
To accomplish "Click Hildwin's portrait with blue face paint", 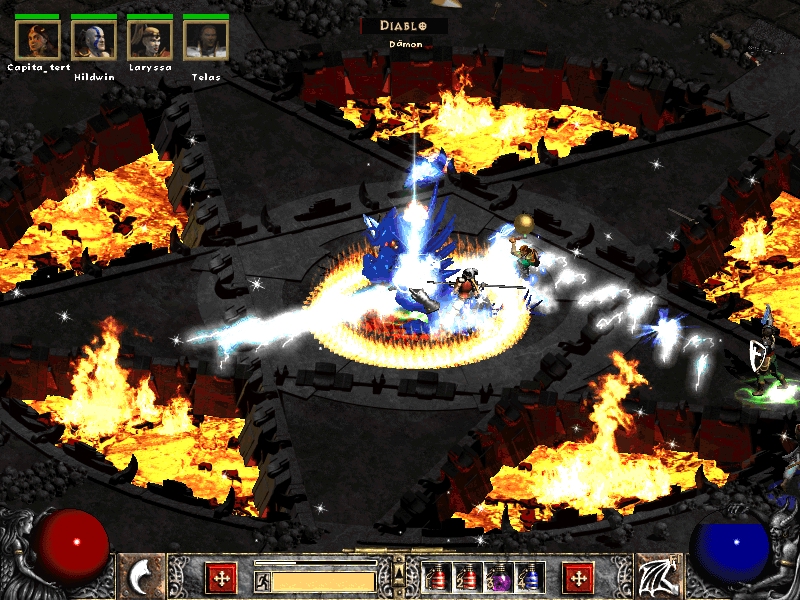I will coord(94,39).
